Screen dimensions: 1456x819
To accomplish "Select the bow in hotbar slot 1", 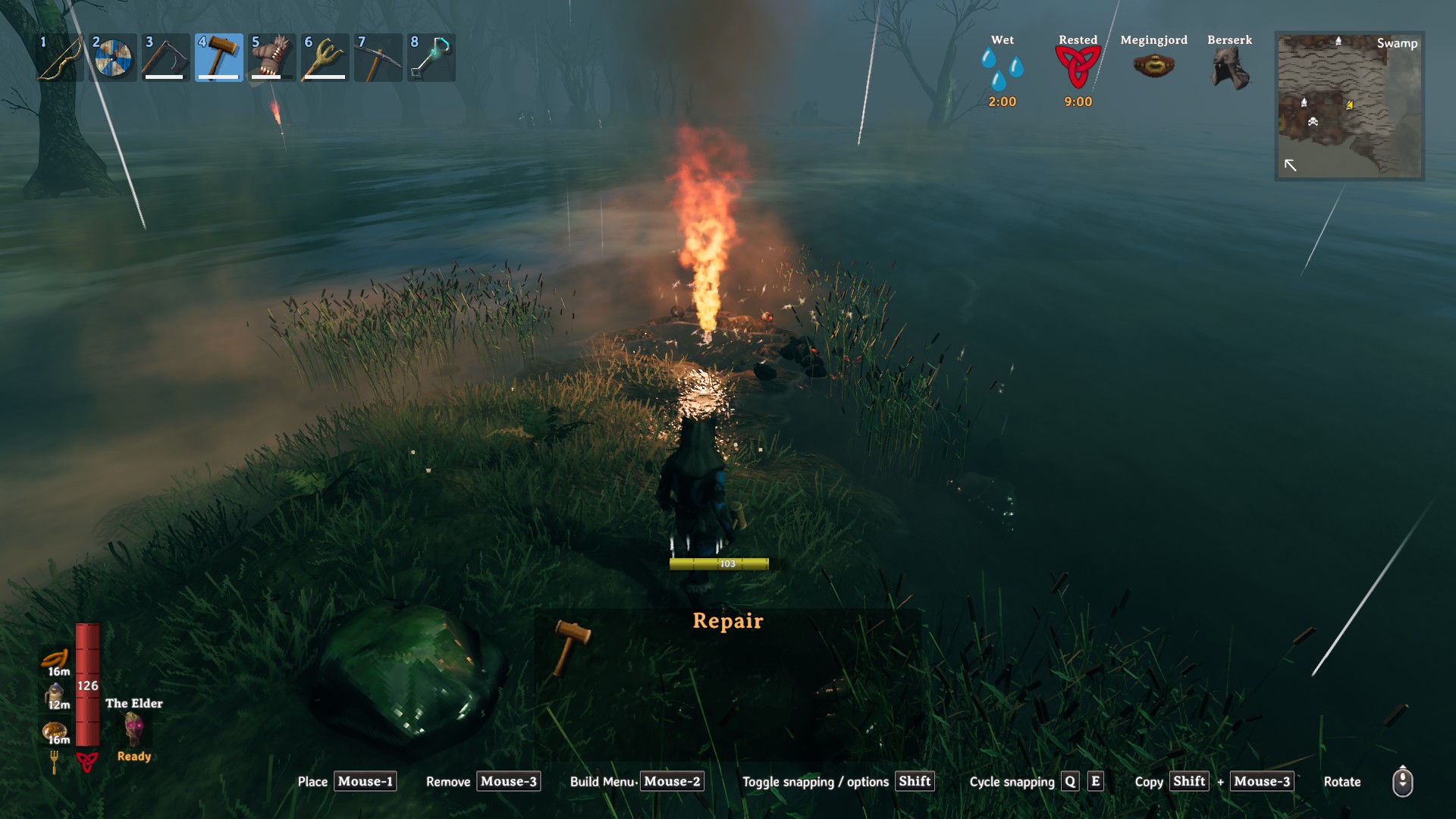I will (x=60, y=58).
